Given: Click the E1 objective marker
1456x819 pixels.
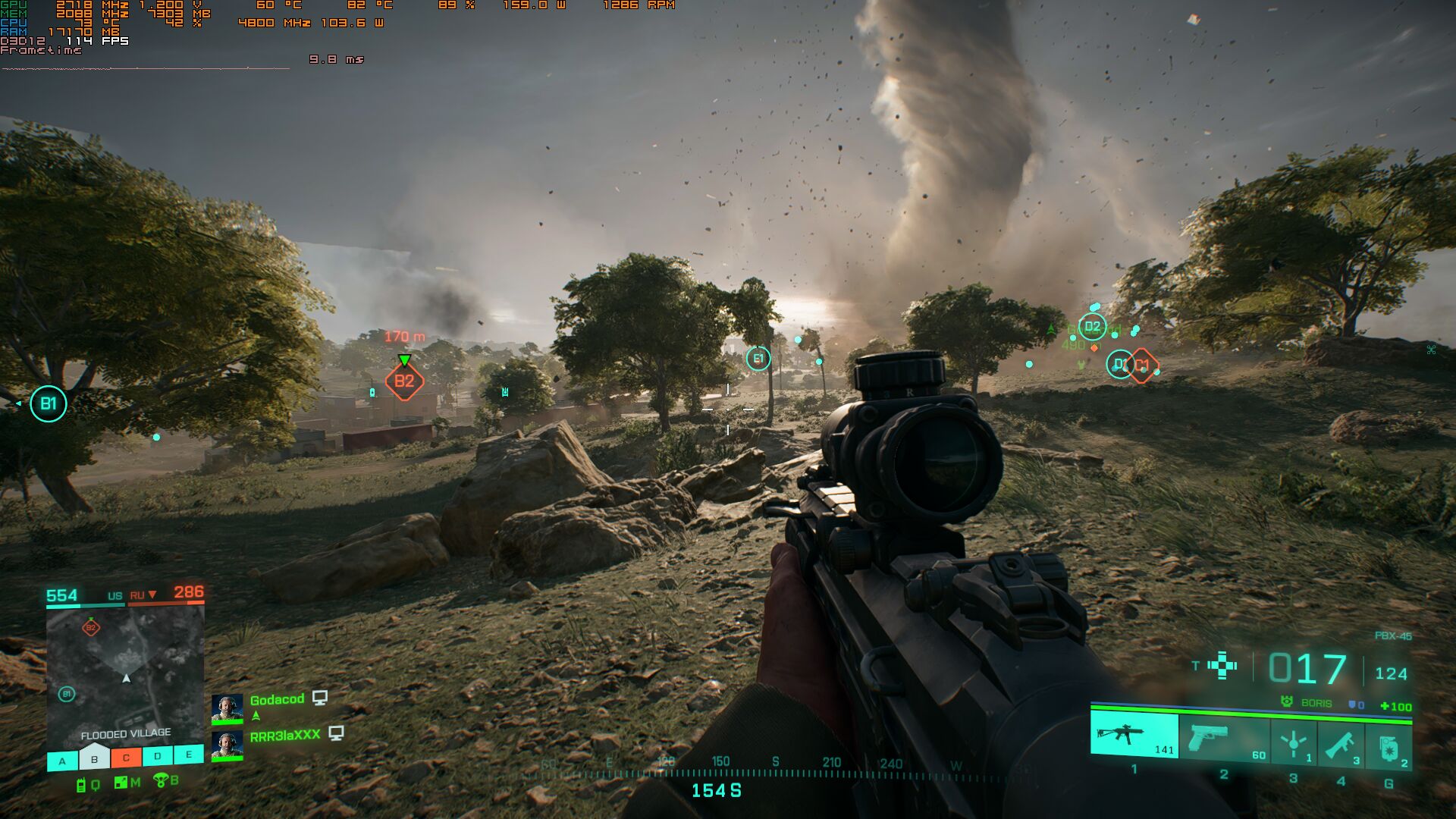Looking at the screenshot, I should [758, 359].
